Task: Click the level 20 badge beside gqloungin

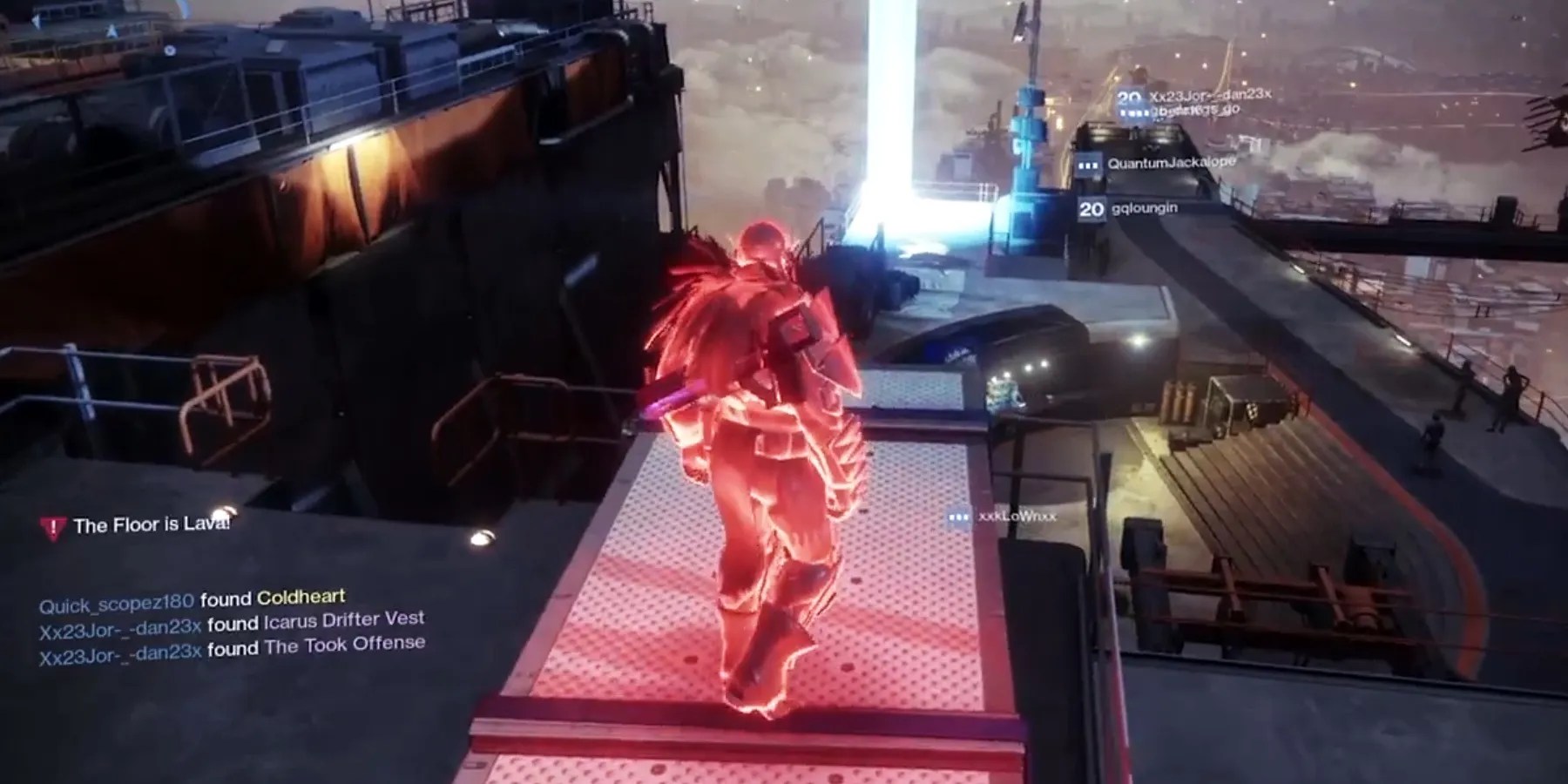Action: 1092,208
